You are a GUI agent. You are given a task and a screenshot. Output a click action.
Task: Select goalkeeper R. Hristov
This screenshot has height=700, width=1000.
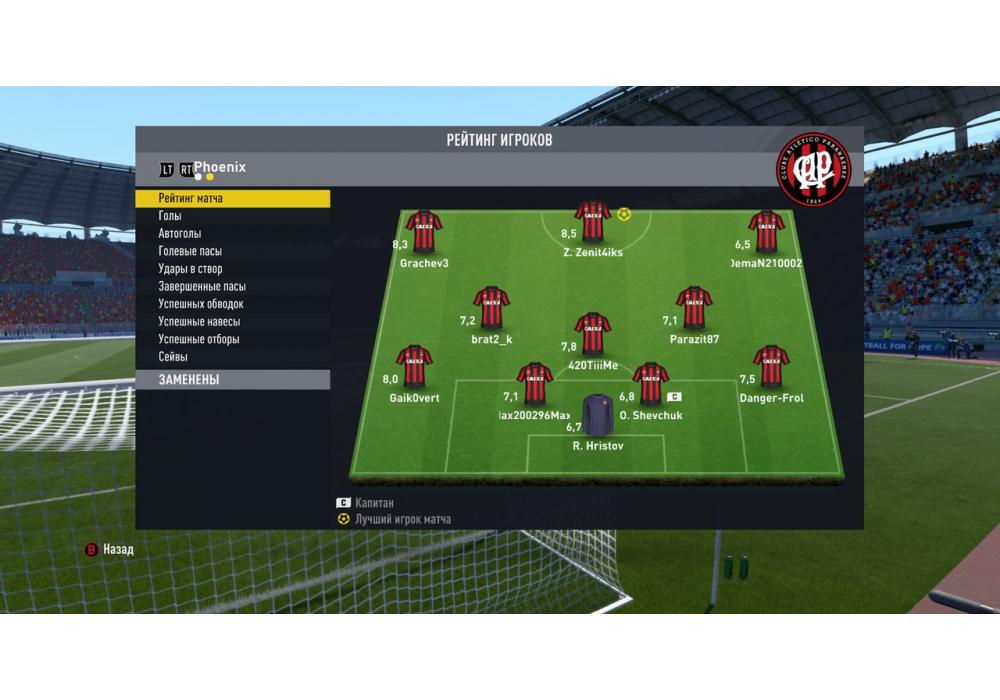click(x=598, y=418)
